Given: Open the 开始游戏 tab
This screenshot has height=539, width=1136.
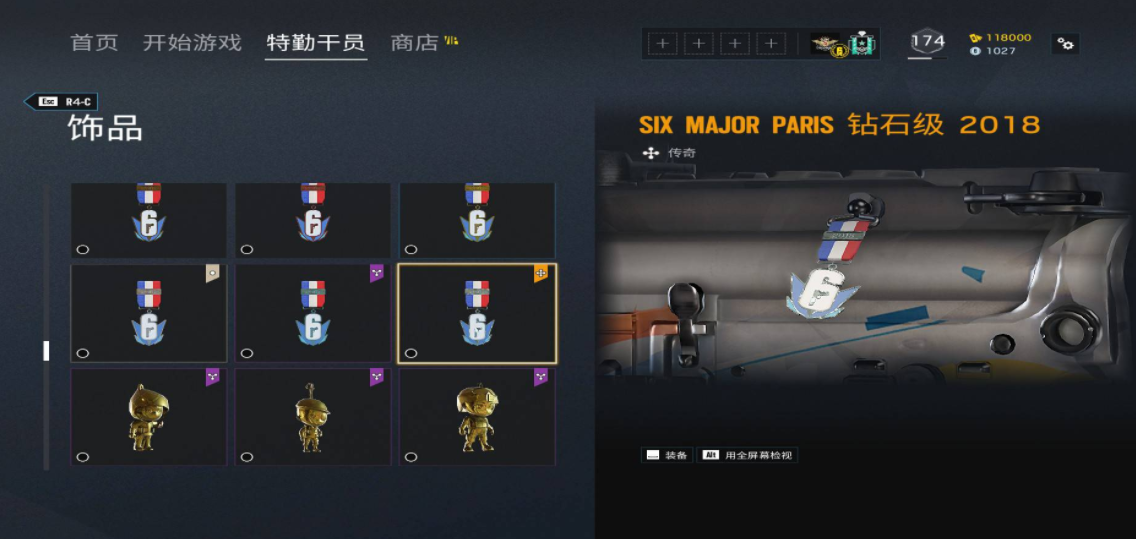Looking at the screenshot, I should click(192, 43).
